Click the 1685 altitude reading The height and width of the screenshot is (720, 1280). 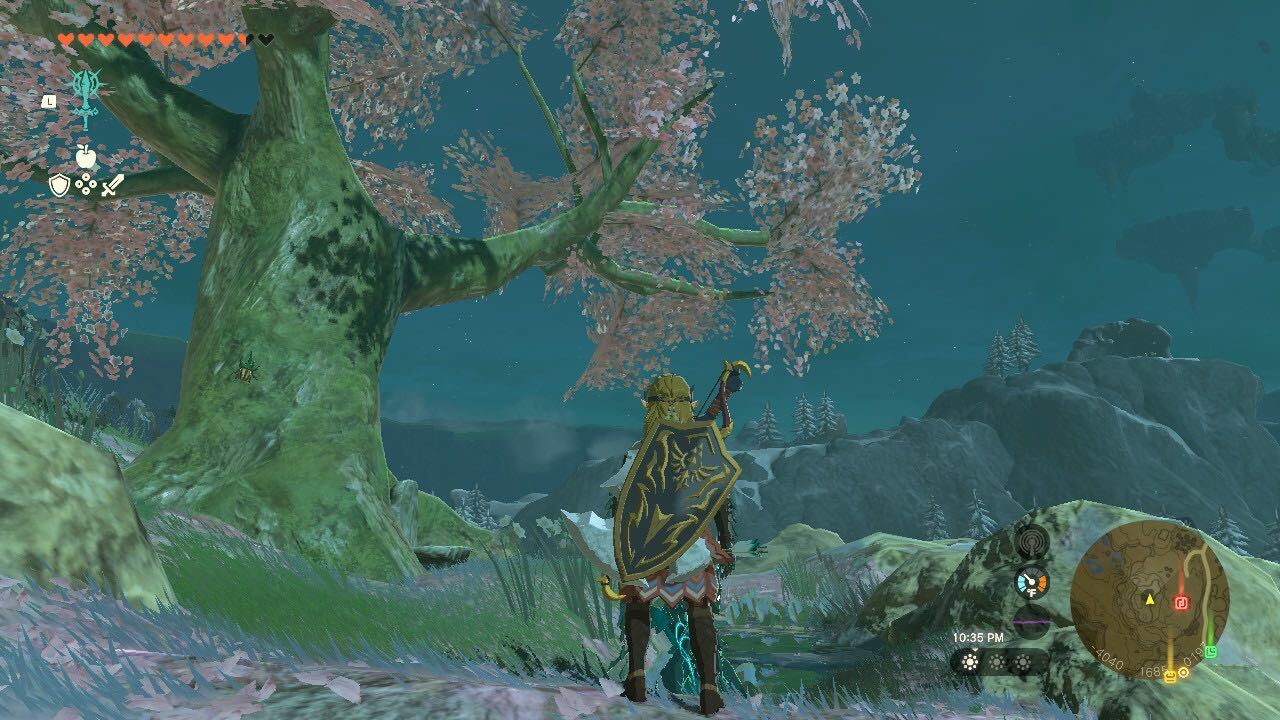coord(1152,671)
